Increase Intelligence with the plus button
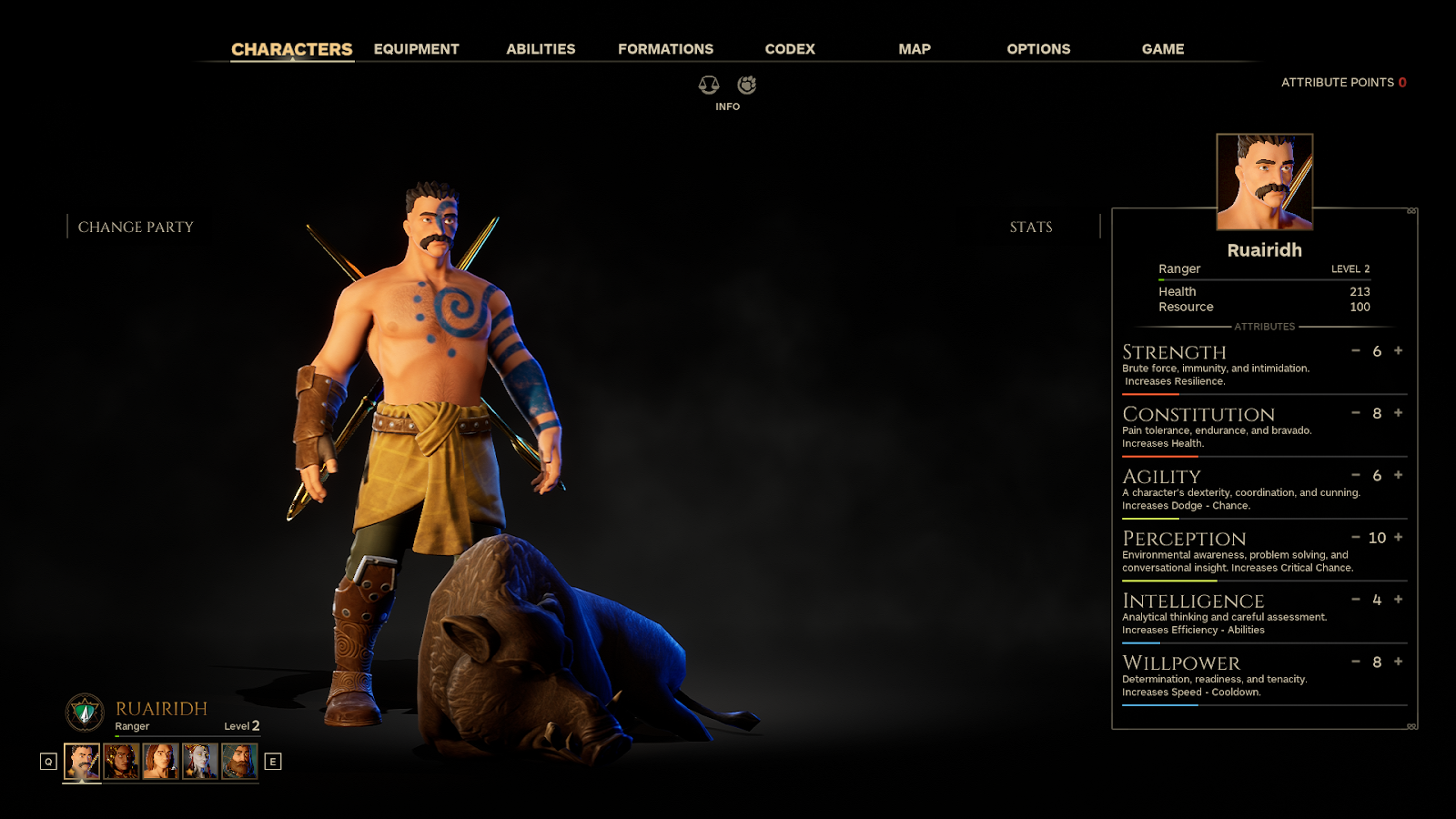The height and width of the screenshot is (819, 1456). [x=1399, y=599]
